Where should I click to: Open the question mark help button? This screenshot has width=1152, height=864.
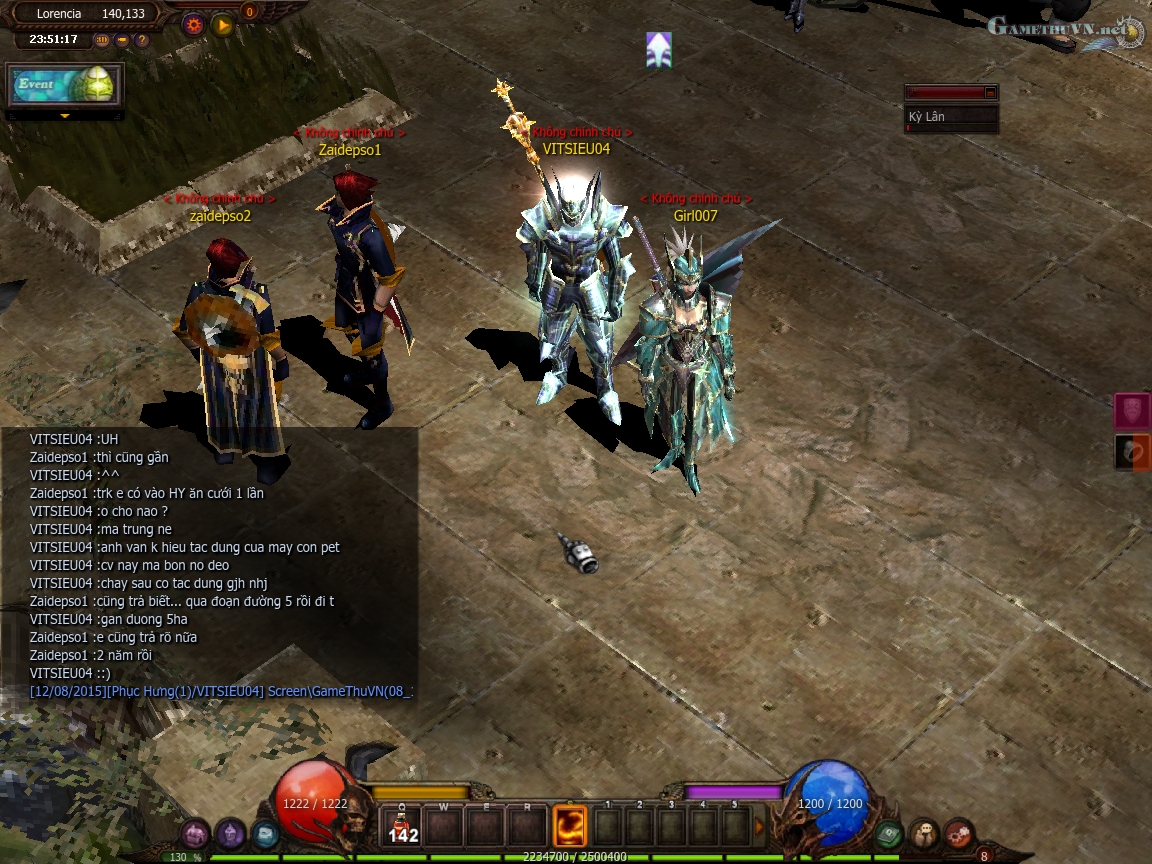[142, 40]
